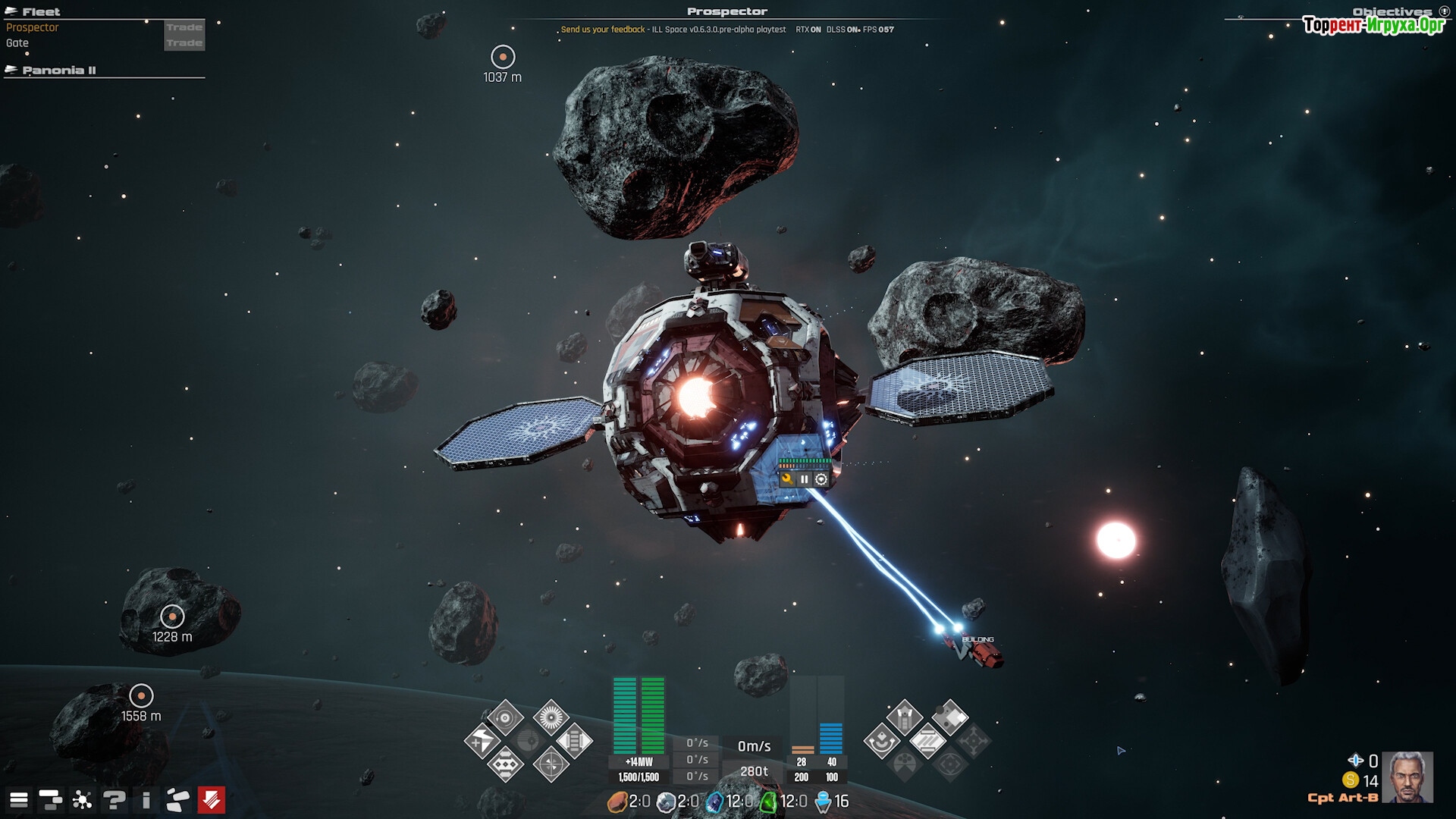Viewport: 1456px width, 819px height.
Task: Click the red download arrow button
Action: (x=211, y=800)
